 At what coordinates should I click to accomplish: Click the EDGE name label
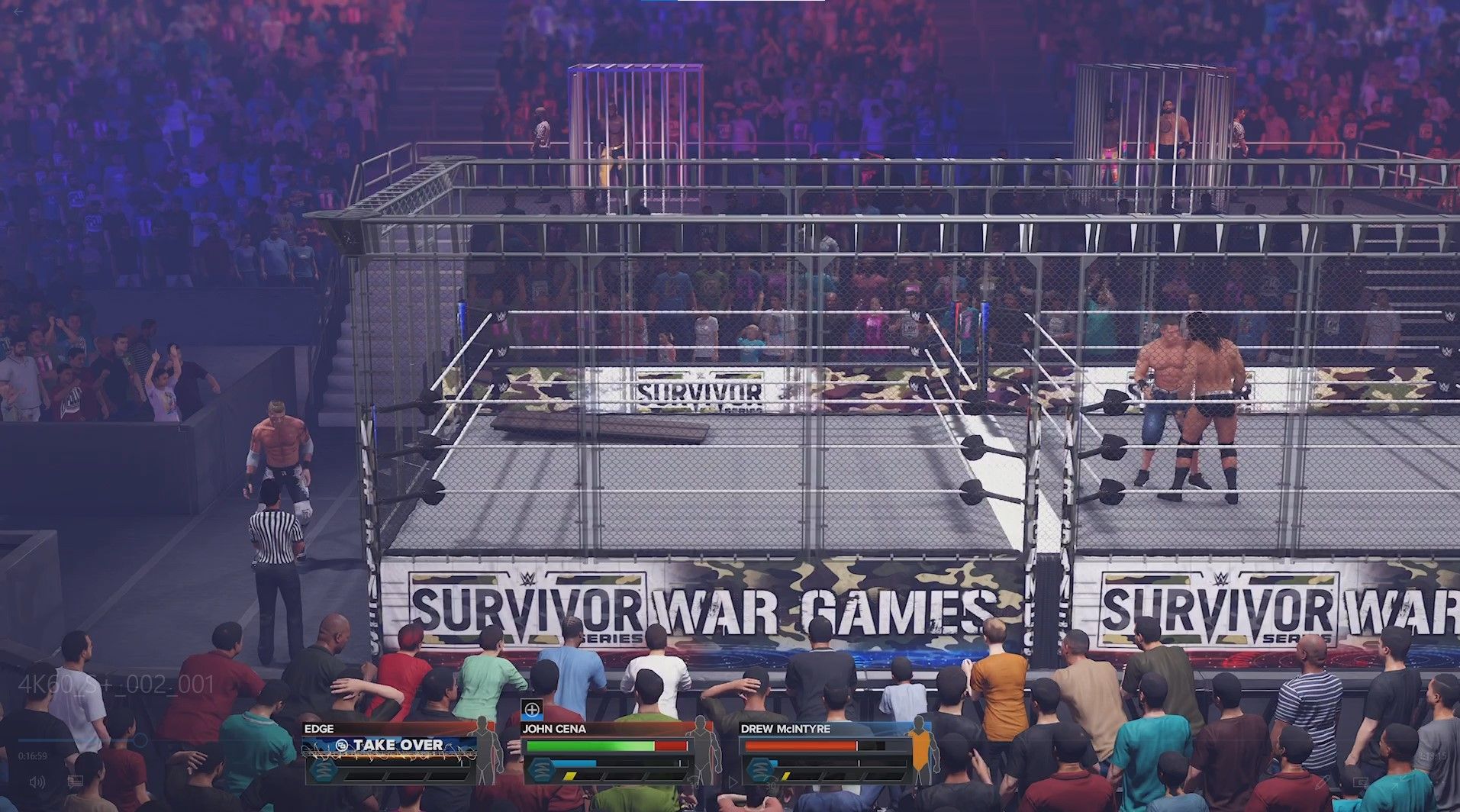coord(319,727)
